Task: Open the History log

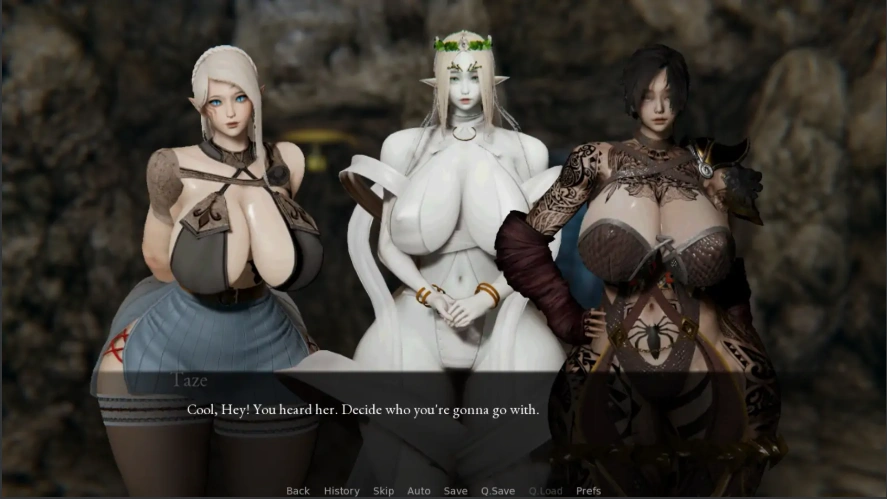Action: click(341, 491)
